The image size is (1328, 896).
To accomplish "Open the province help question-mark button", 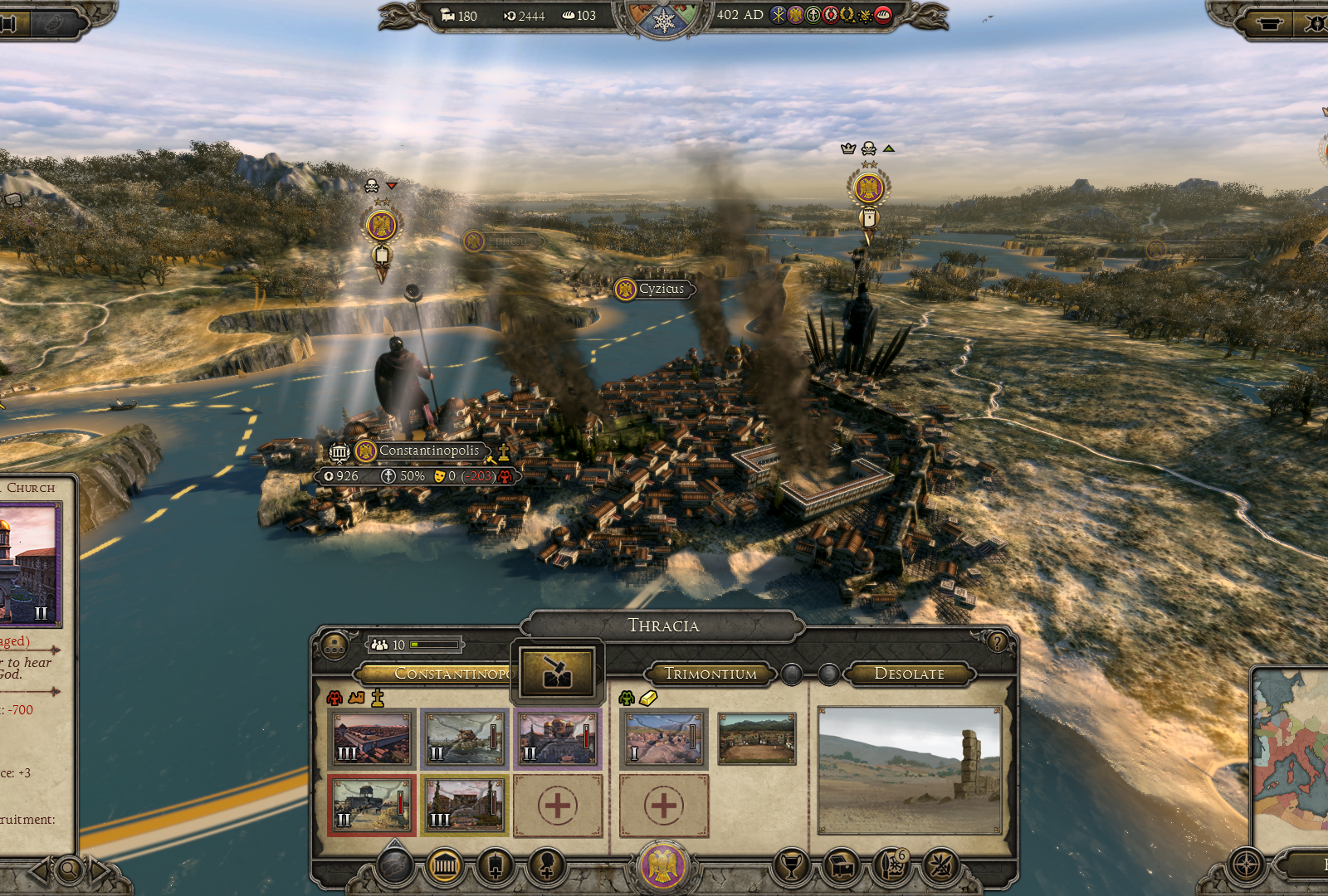I will (997, 641).
